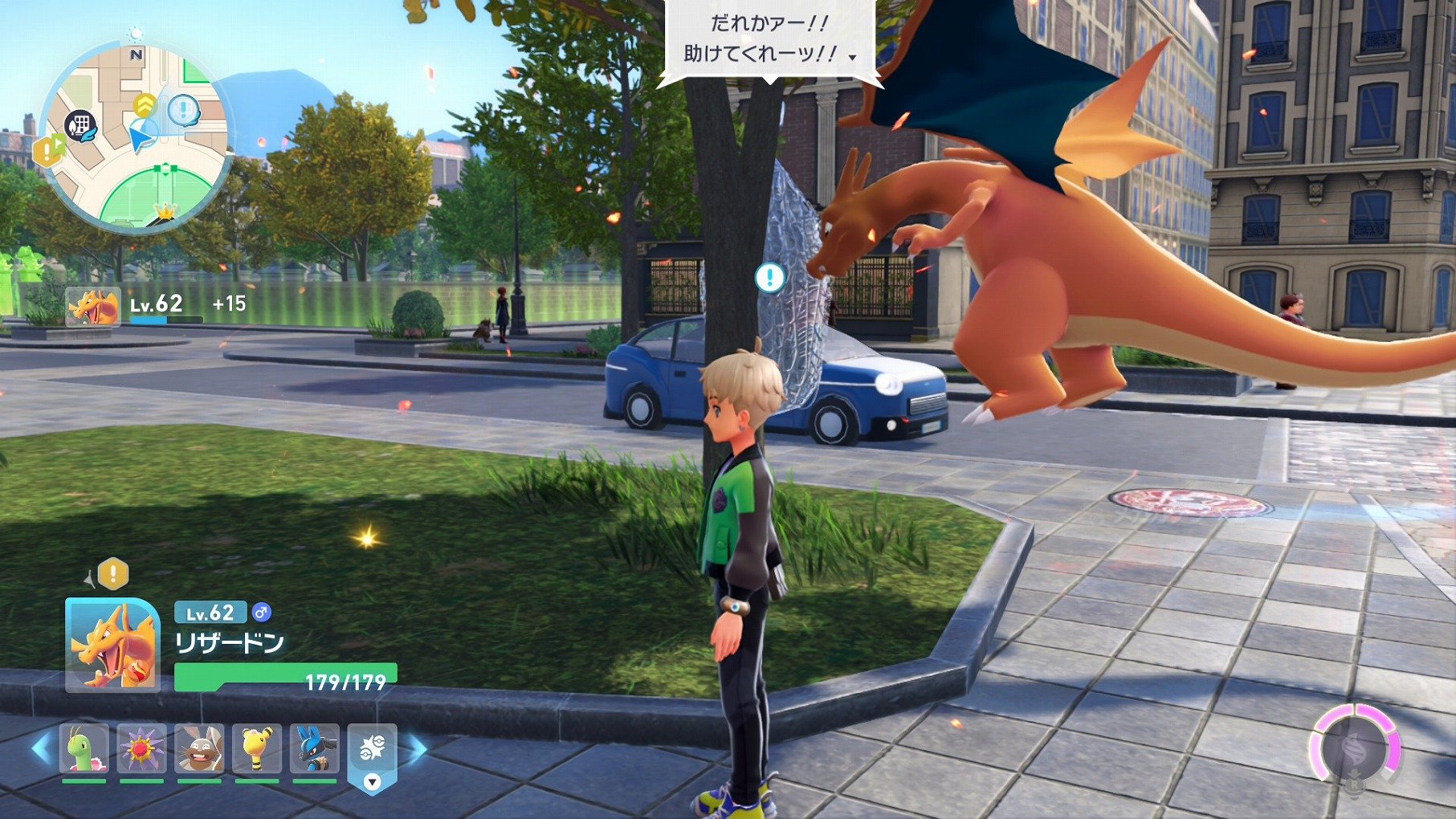Viewport: 1456px width, 819px height.
Task: Click the yellow exclamation alert above Charizard's portrait
Action: point(112,574)
